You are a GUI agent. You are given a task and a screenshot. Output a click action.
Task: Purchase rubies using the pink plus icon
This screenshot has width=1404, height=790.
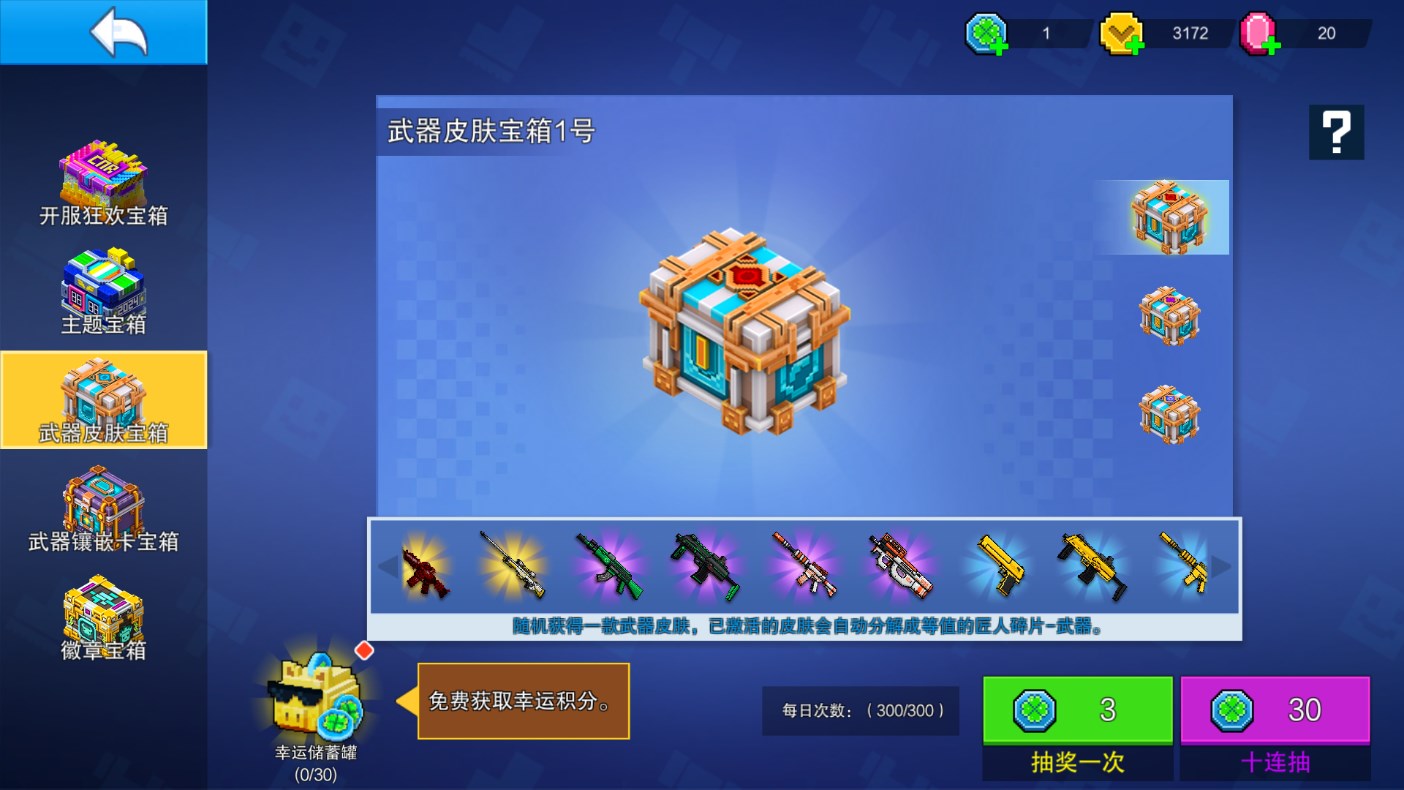coord(1271,44)
